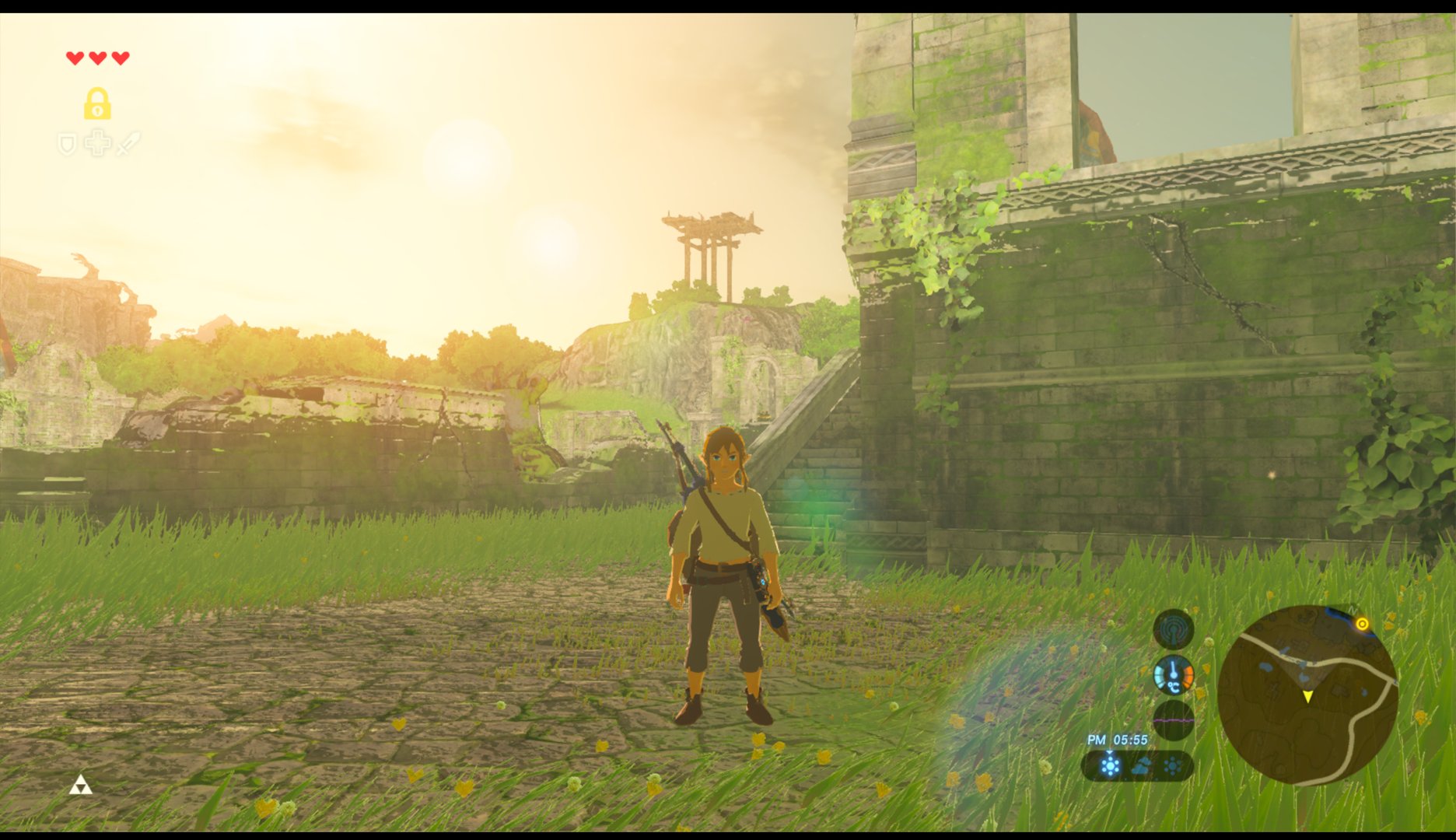Click the yellow padlock rune icon
The width and height of the screenshot is (1456, 840).
click(97, 103)
